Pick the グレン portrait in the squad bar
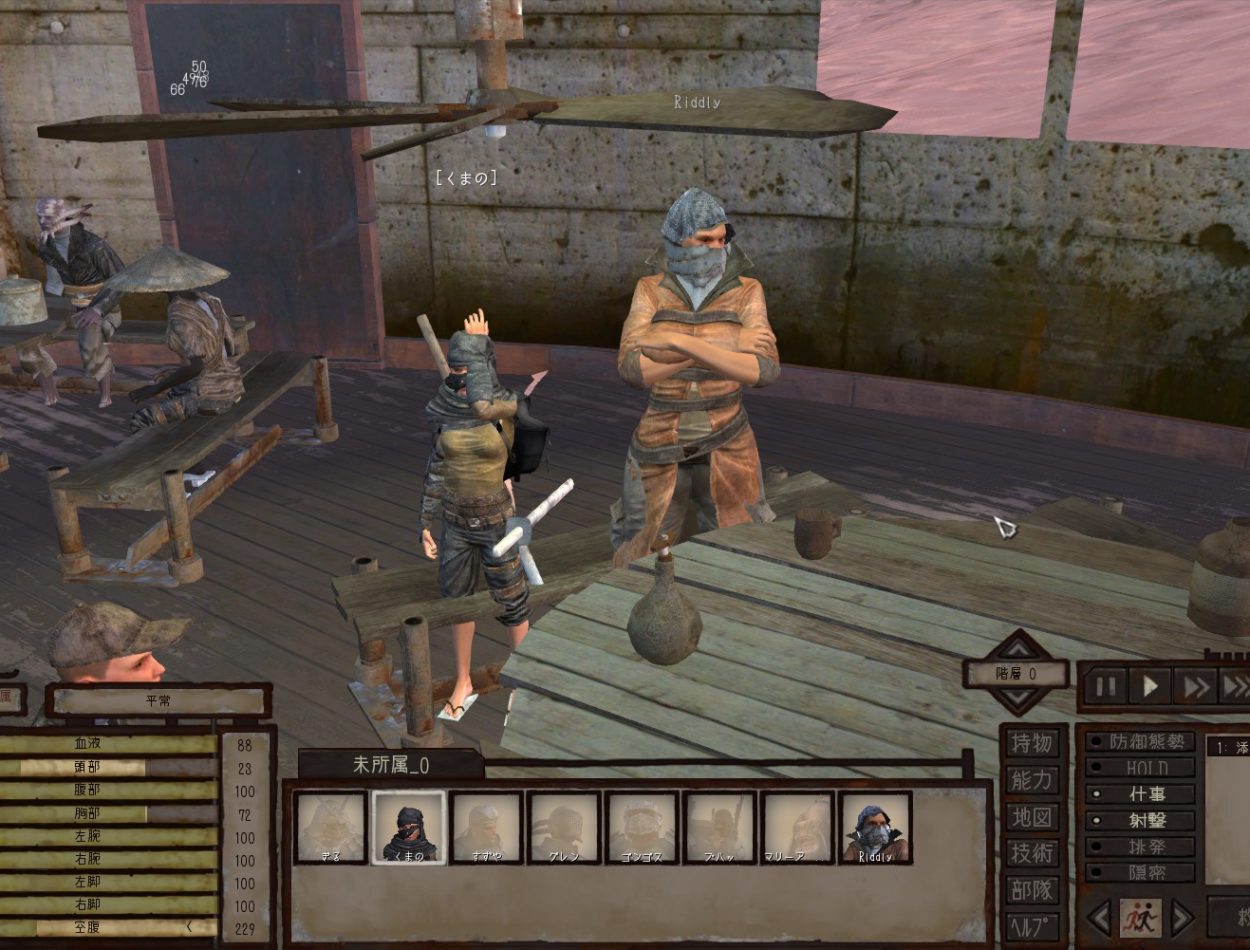 (x=564, y=827)
